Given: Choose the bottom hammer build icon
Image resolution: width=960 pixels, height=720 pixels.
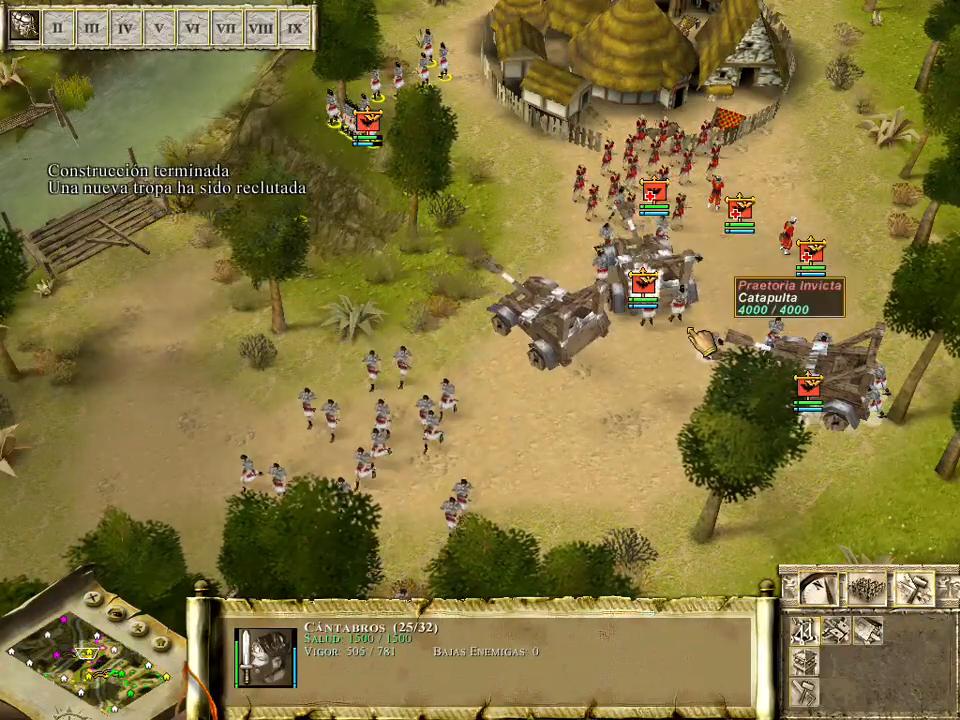Looking at the screenshot, I should pos(805,692).
